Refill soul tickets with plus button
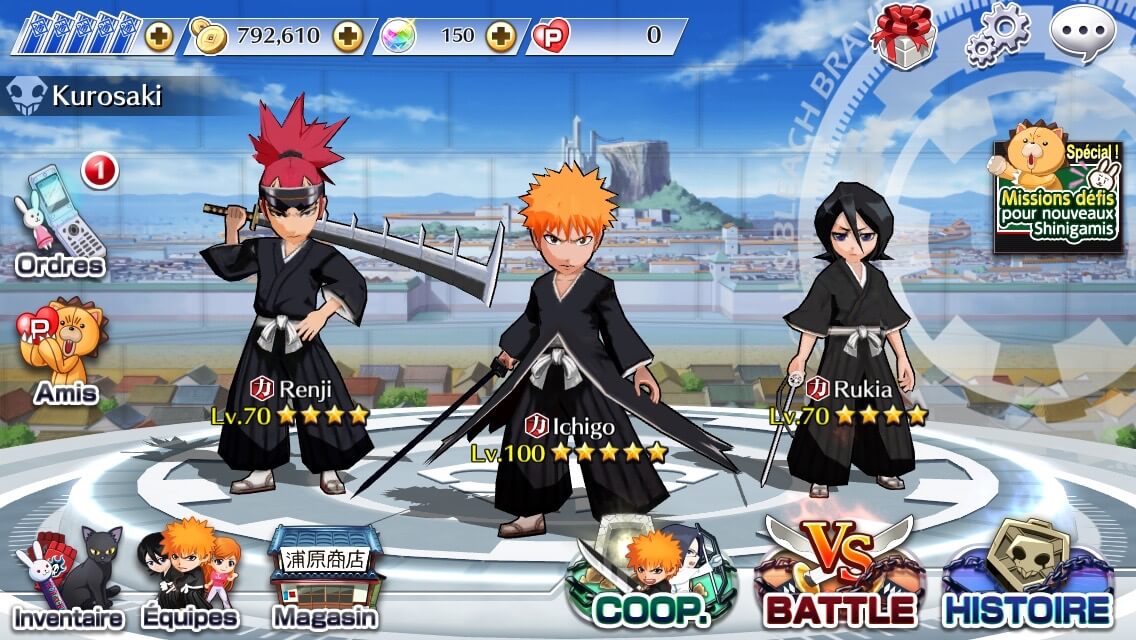Image resolution: width=1136 pixels, height=640 pixels. [159, 36]
